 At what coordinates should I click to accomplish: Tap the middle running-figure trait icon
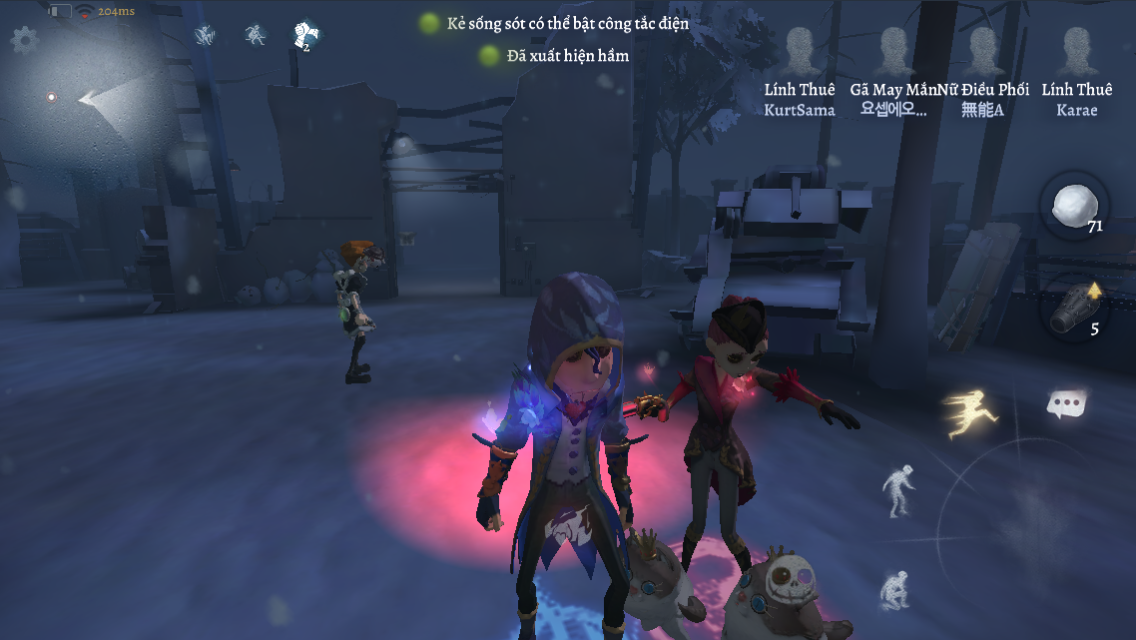[x=256, y=36]
